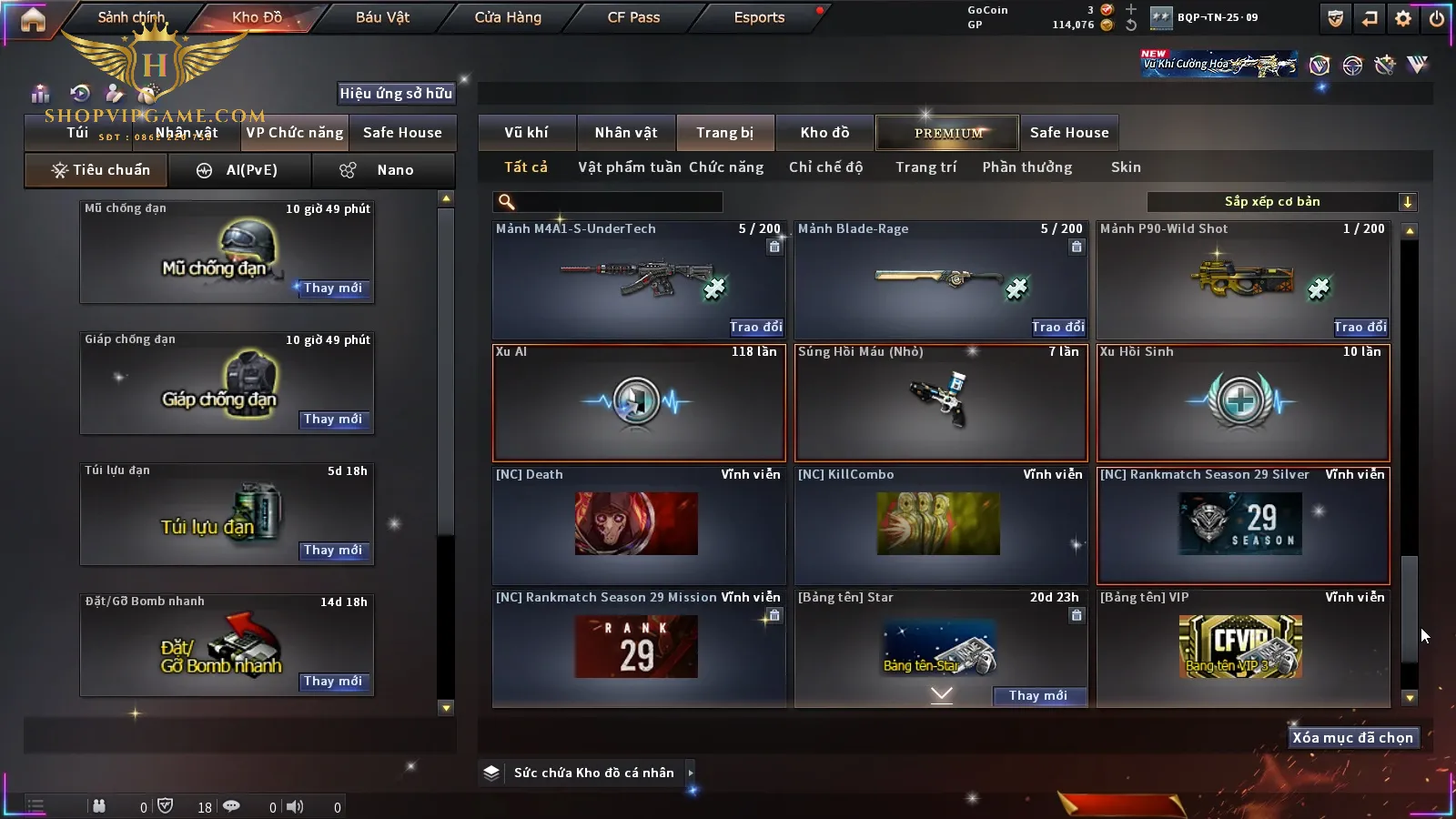Show the Chức năng item filter

pyautogui.click(x=726, y=167)
